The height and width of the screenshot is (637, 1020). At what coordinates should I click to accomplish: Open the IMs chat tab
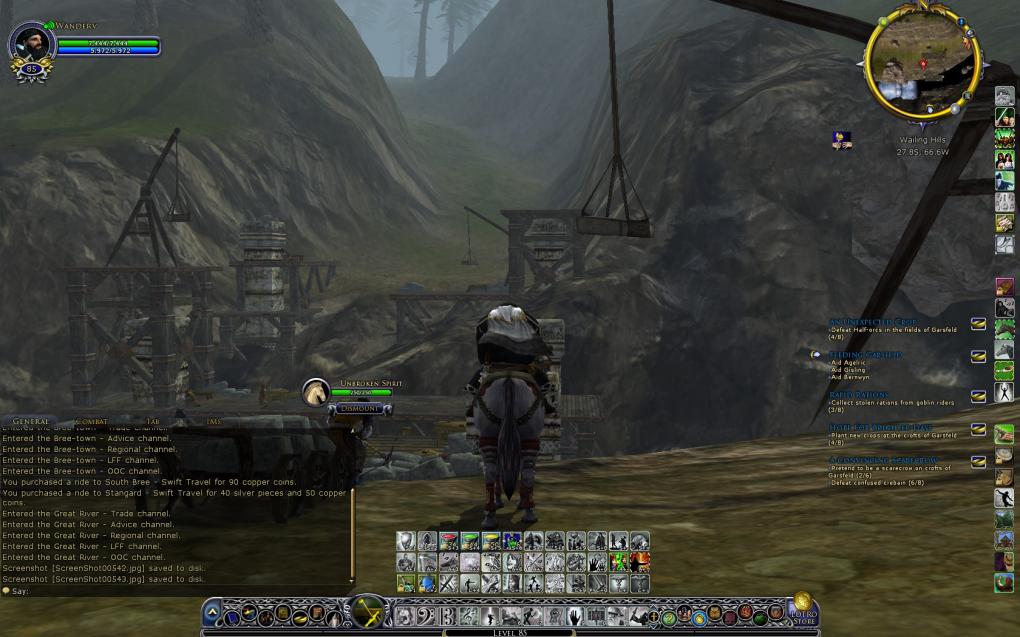coord(213,422)
